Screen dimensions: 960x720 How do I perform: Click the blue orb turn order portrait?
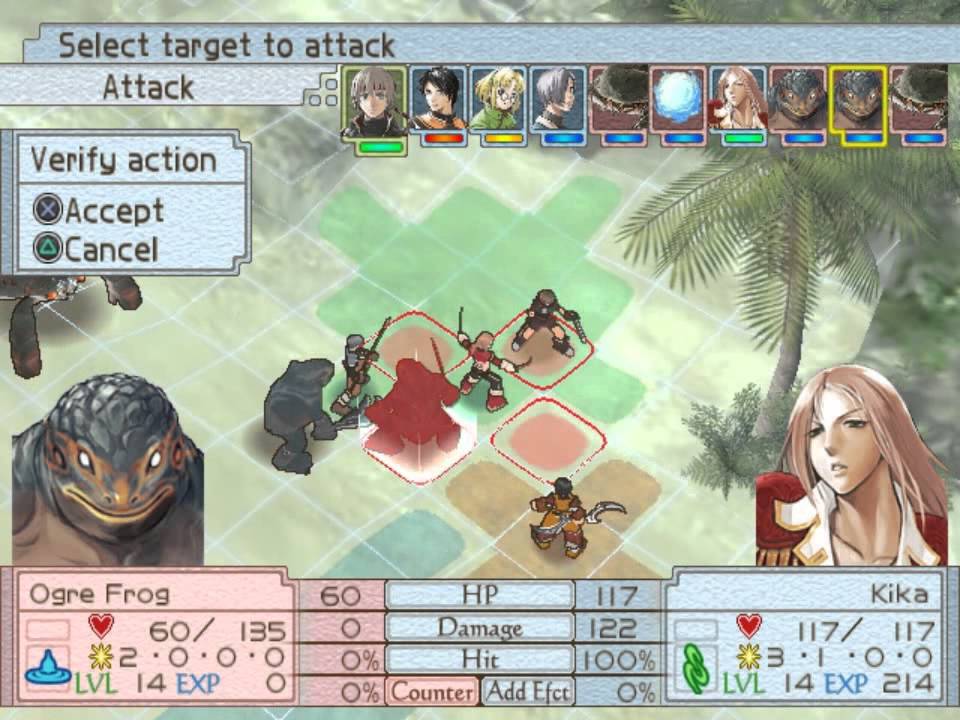coord(677,101)
